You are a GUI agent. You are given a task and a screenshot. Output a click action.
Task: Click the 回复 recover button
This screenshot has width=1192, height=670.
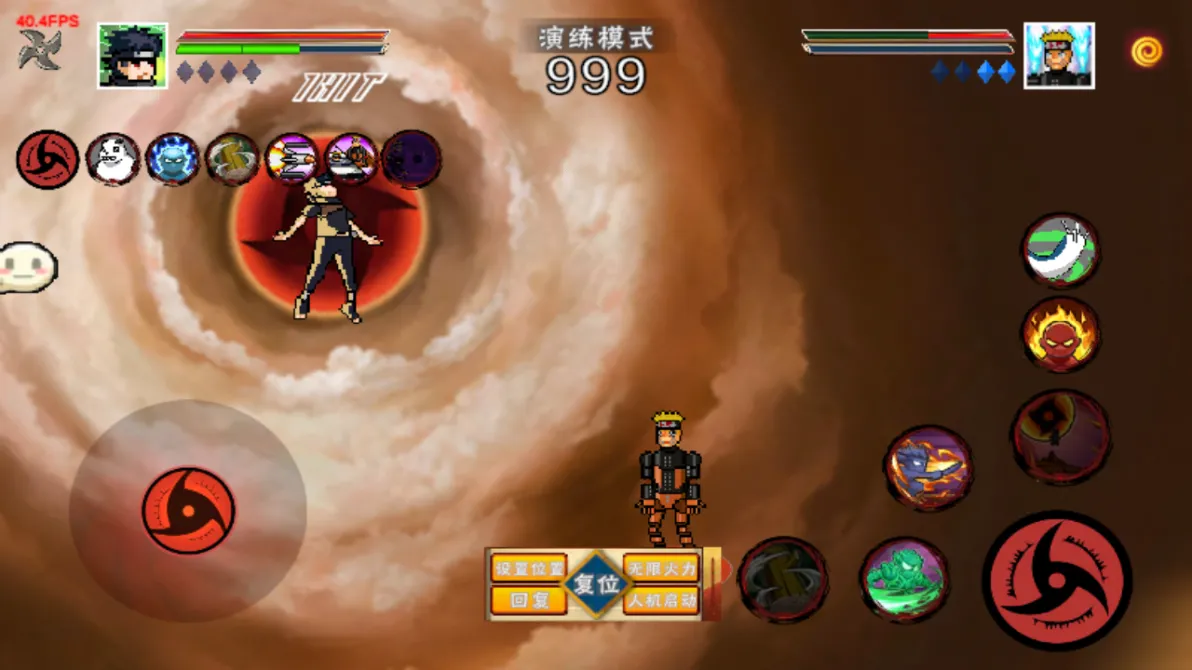coord(529,600)
